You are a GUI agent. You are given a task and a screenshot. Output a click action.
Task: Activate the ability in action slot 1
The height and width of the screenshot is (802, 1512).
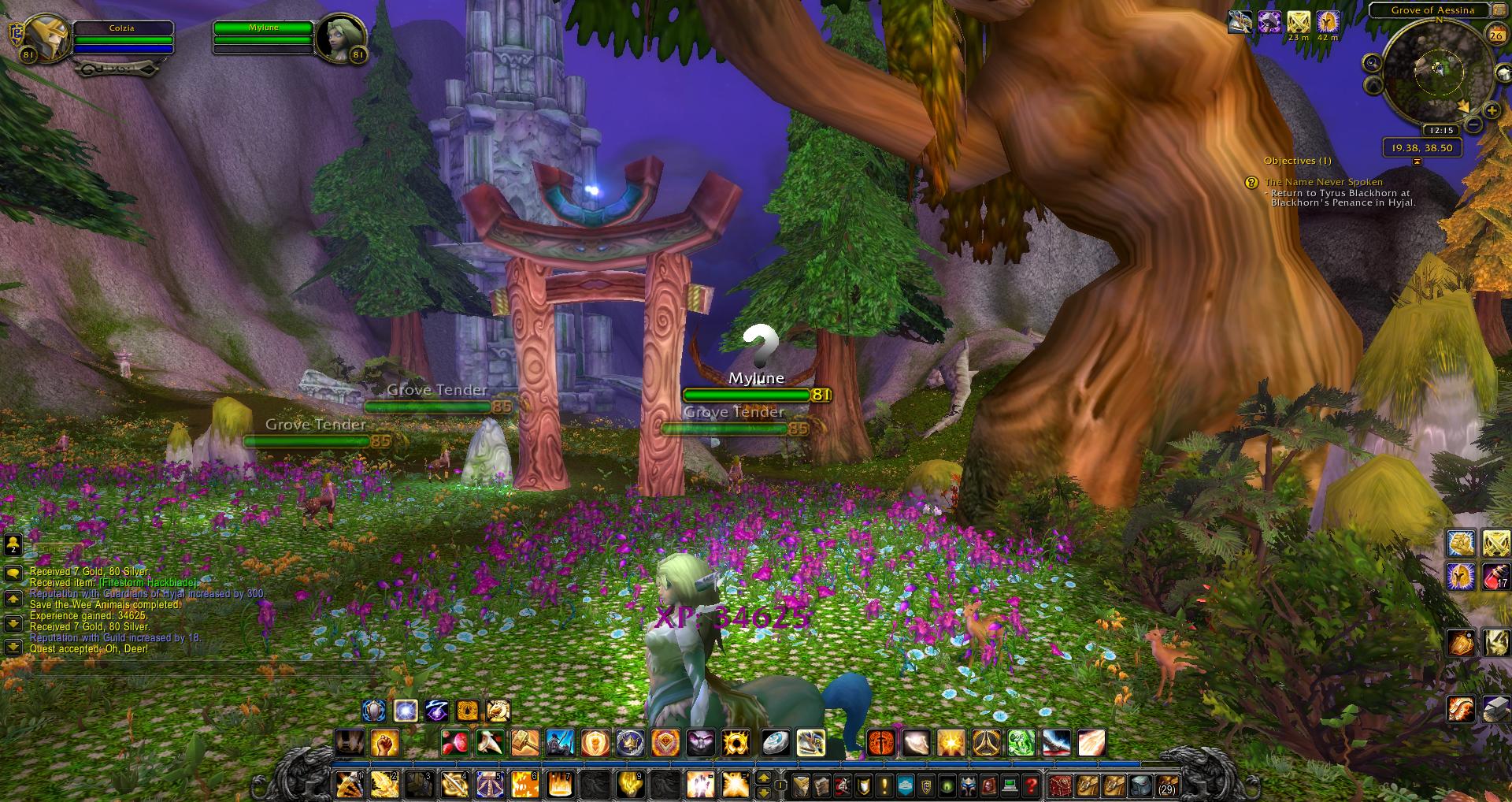click(349, 785)
